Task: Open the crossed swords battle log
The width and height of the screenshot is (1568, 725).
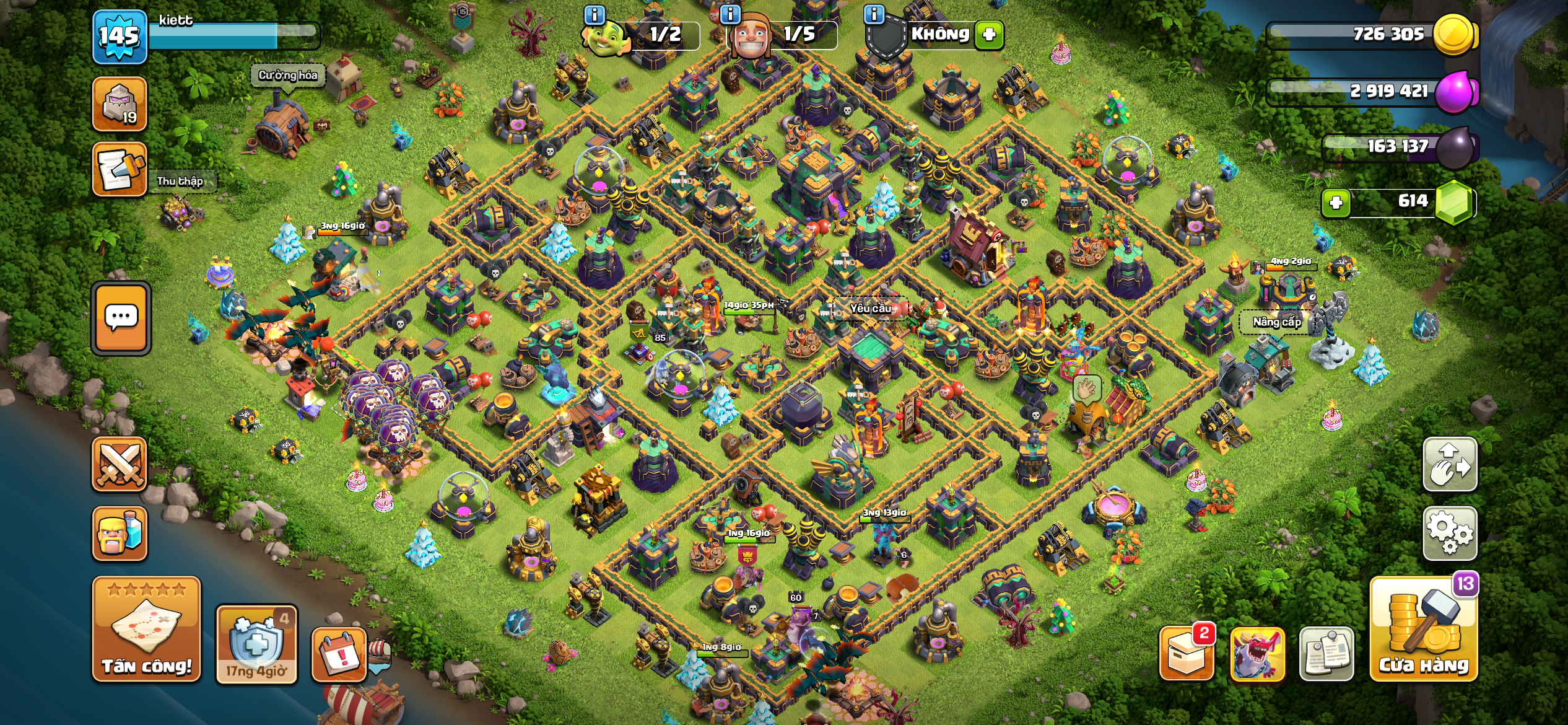Action: 120,464
